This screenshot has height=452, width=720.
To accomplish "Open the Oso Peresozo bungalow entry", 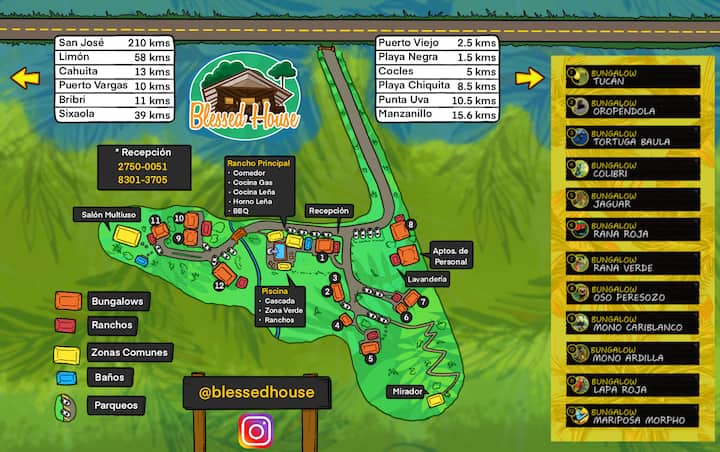I will tap(632, 293).
